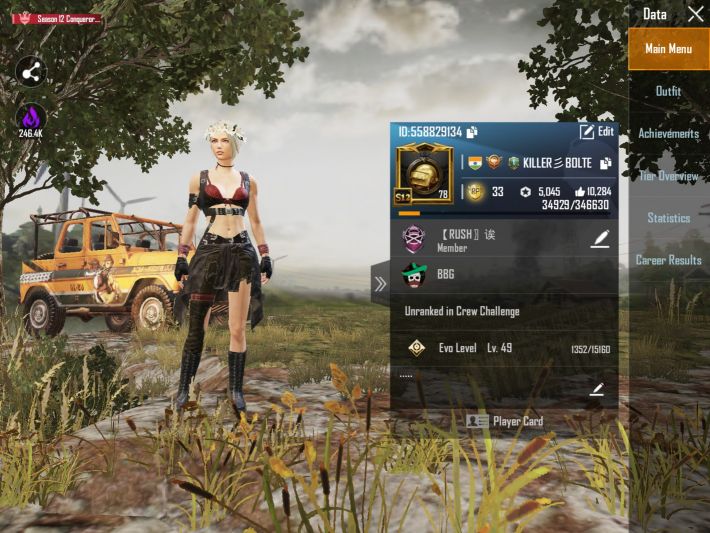Show the Tier Overview tab
Screen dimensions: 710x533
click(x=668, y=176)
